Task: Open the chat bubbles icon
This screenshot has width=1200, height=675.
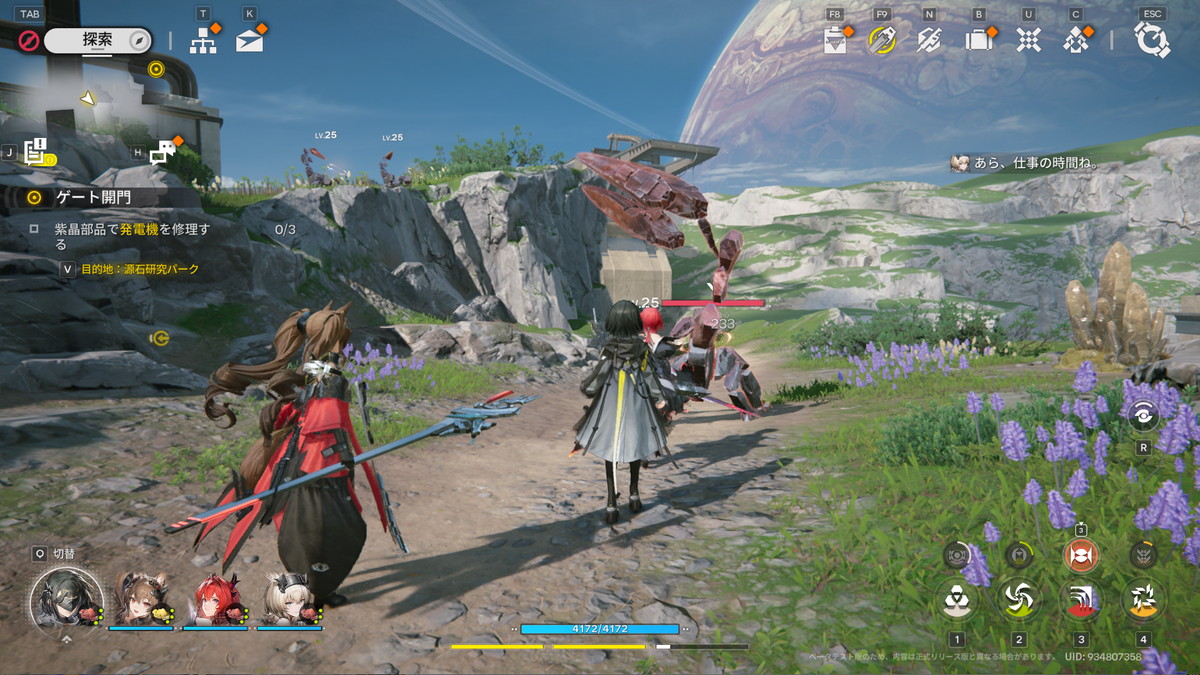Action: (x=163, y=152)
